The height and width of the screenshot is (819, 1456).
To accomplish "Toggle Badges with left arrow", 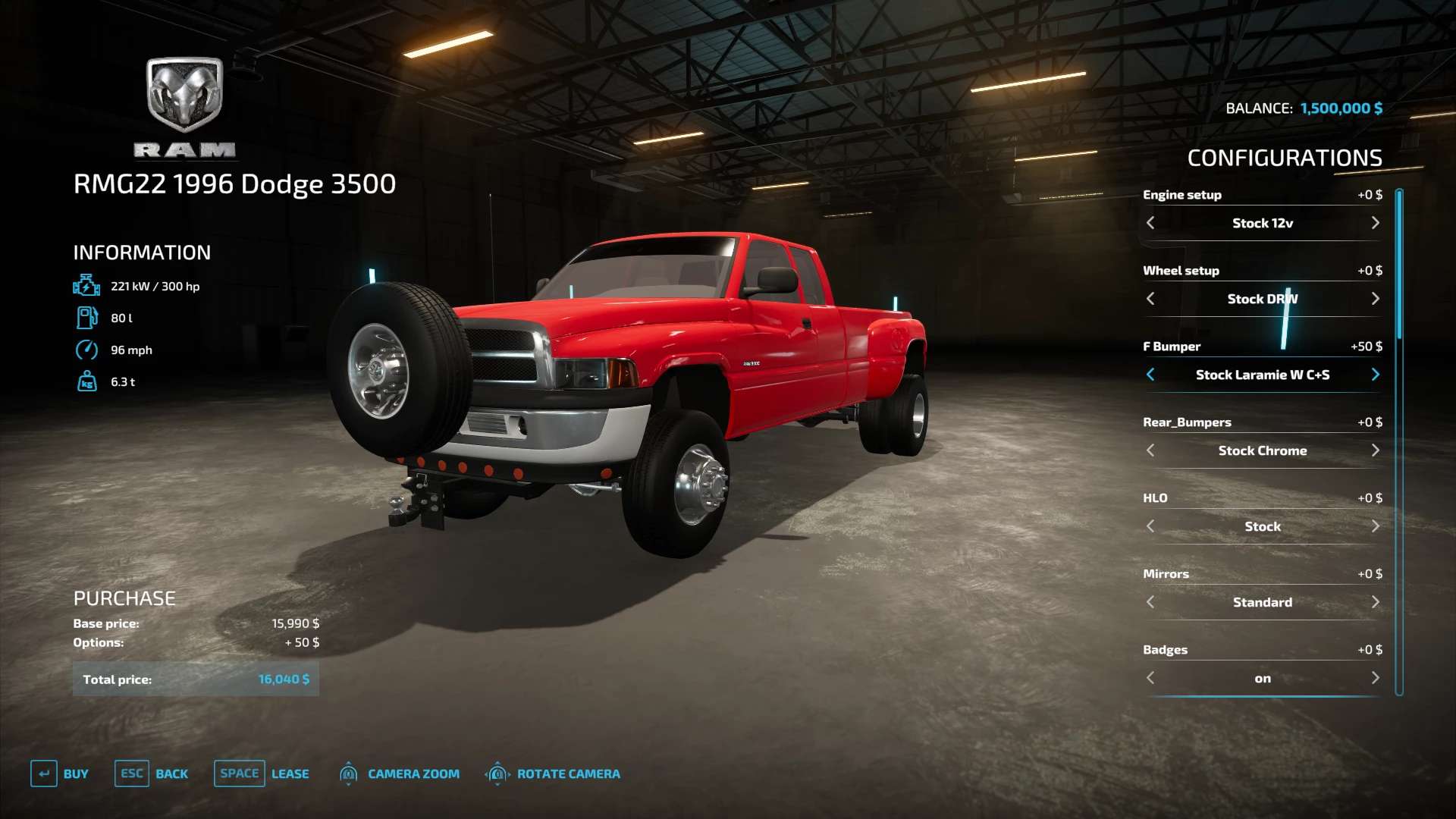I will (x=1150, y=678).
